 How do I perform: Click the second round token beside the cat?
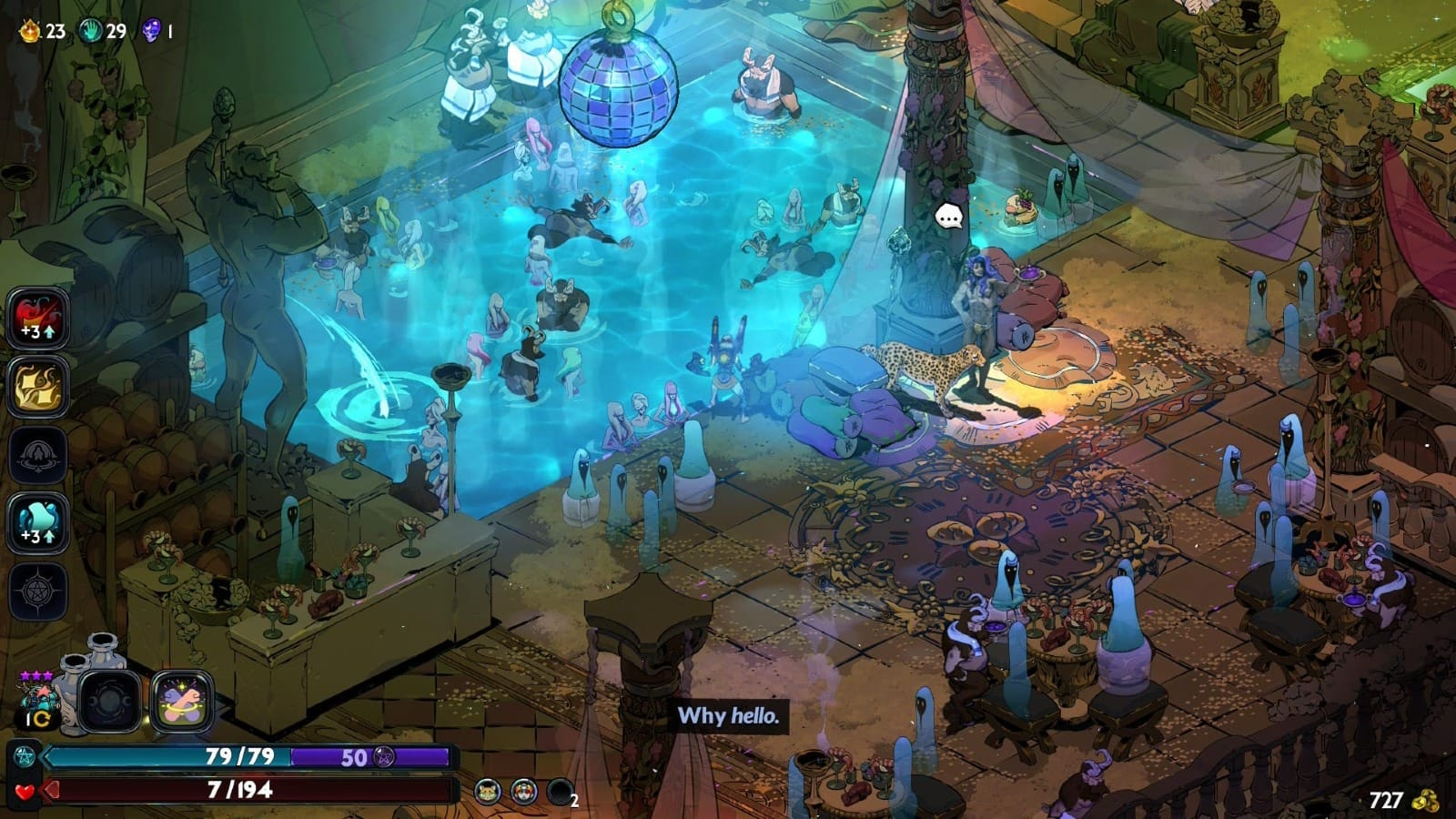pyautogui.click(x=524, y=792)
